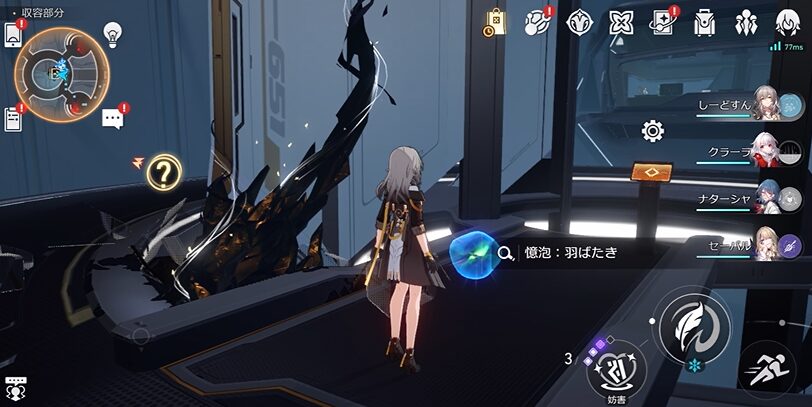Open the four-petal flower menu icon

pos(621,22)
